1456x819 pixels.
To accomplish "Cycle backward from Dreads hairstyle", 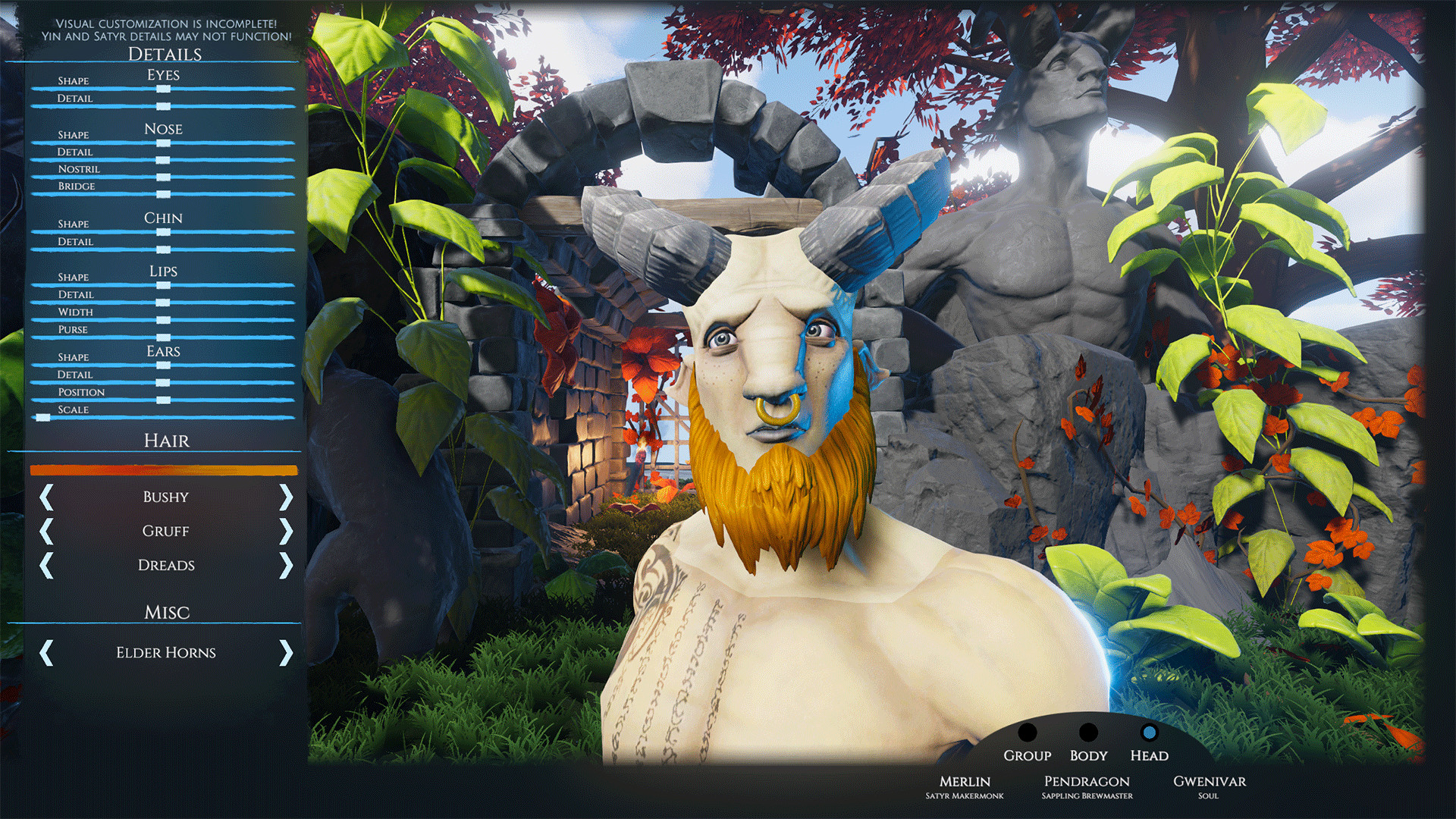I will (46, 566).
